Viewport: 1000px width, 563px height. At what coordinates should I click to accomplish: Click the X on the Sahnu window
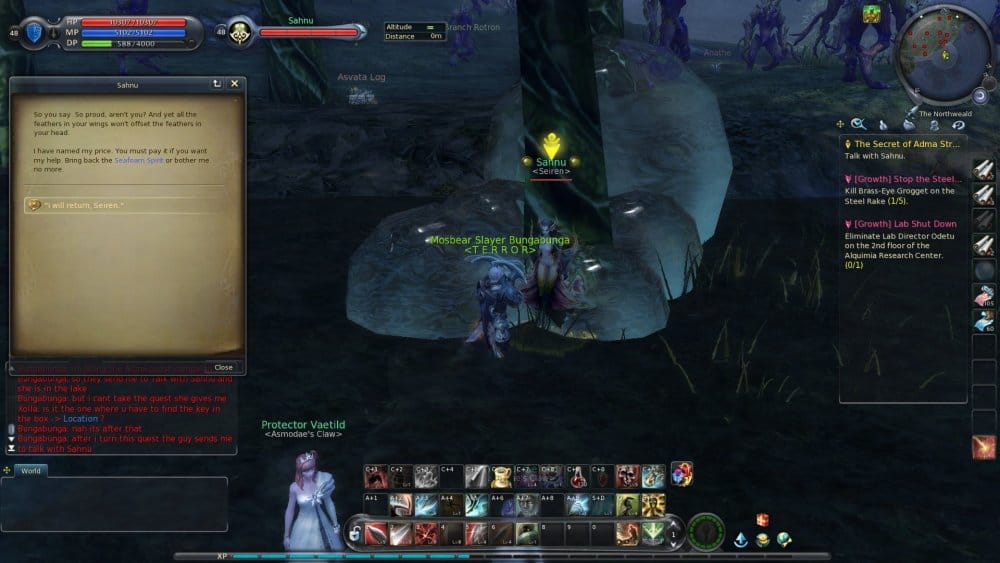pos(235,84)
